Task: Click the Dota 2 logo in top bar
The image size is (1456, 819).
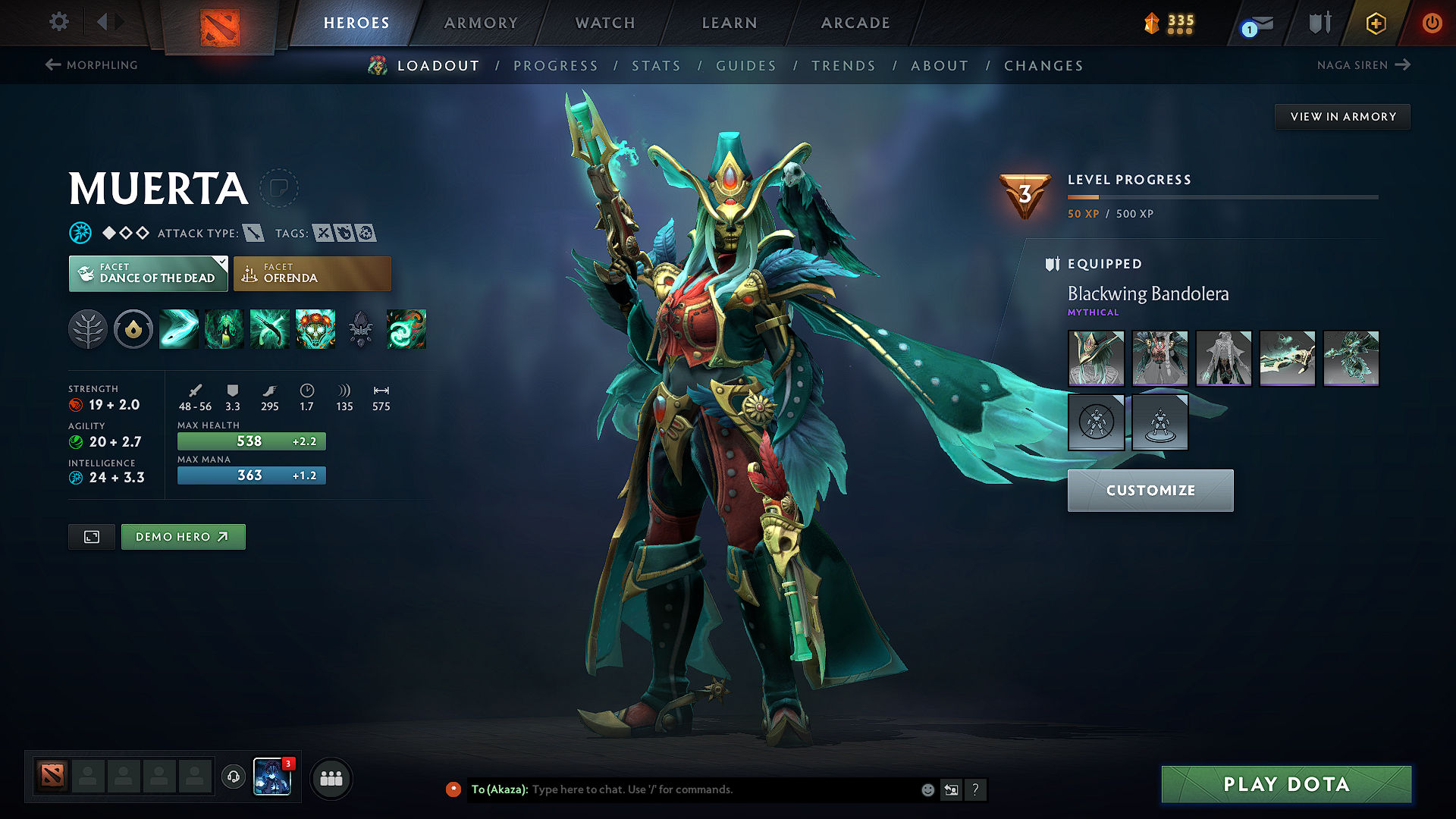Action: pyautogui.click(x=219, y=23)
